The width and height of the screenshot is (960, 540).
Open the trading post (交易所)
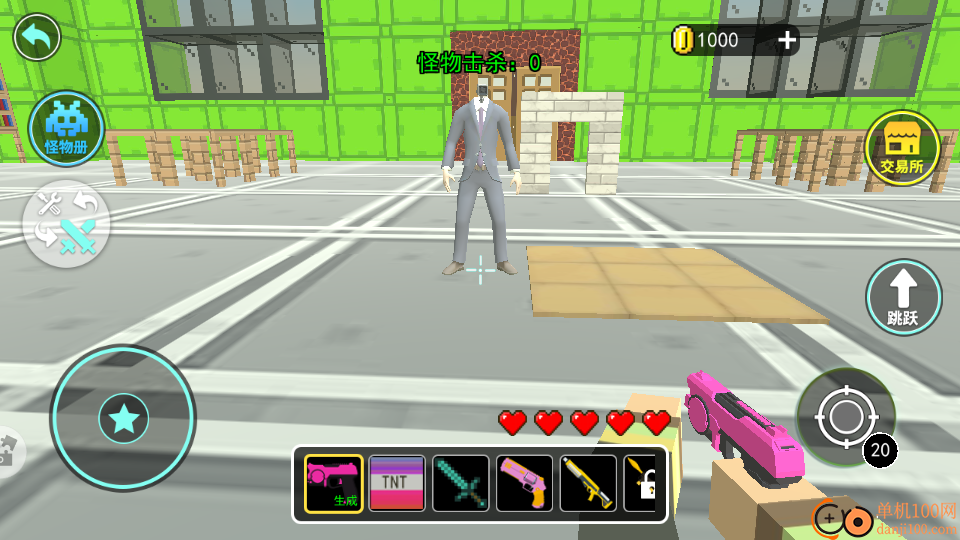(x=902, y=148)
